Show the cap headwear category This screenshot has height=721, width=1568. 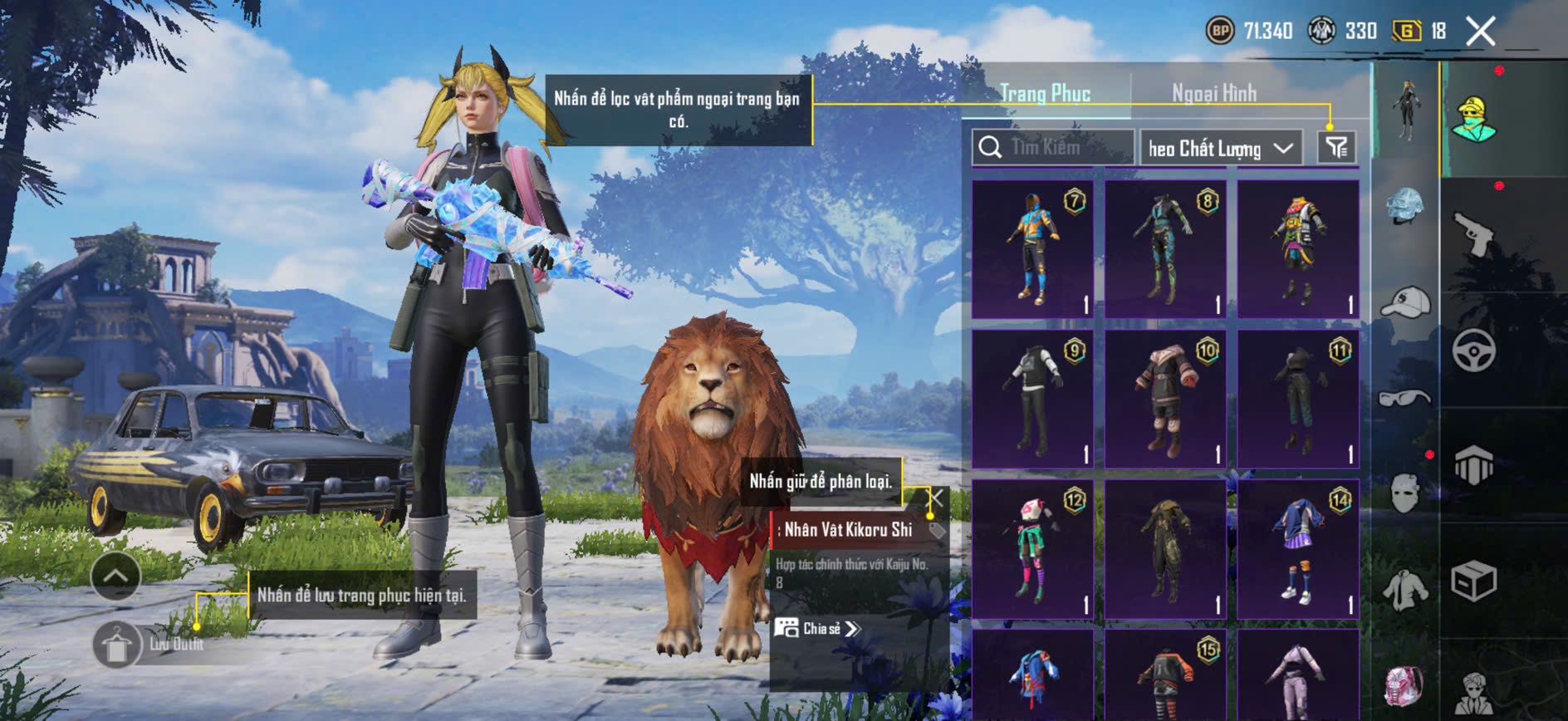pos(1404,303)
